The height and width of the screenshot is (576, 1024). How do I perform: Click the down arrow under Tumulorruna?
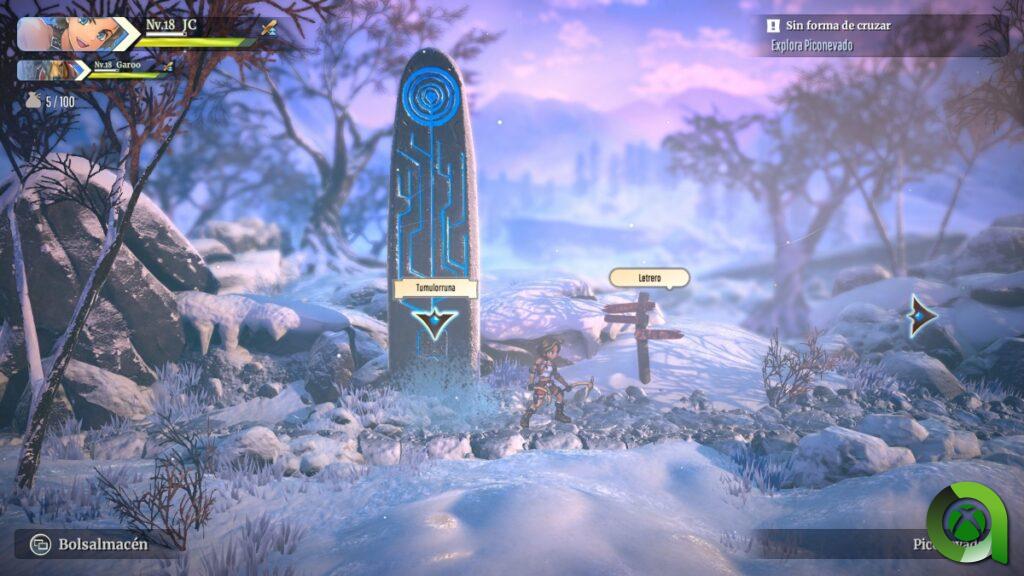(435, 321)
